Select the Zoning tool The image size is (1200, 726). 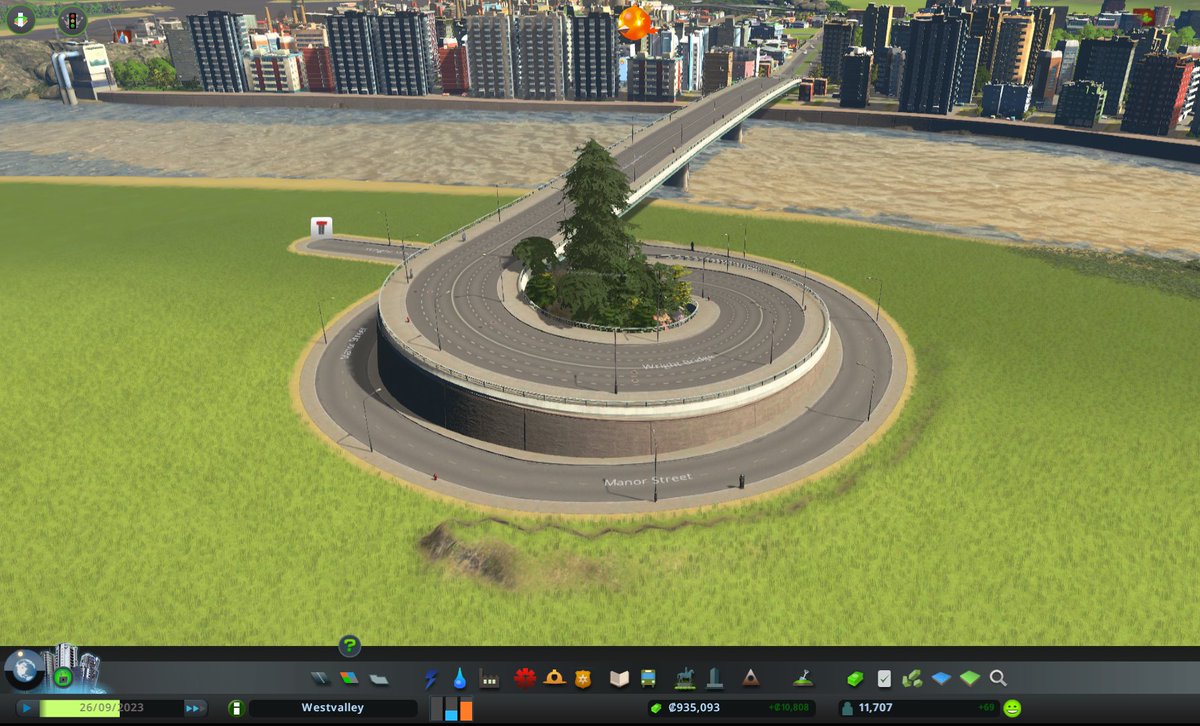coord(349,678)
